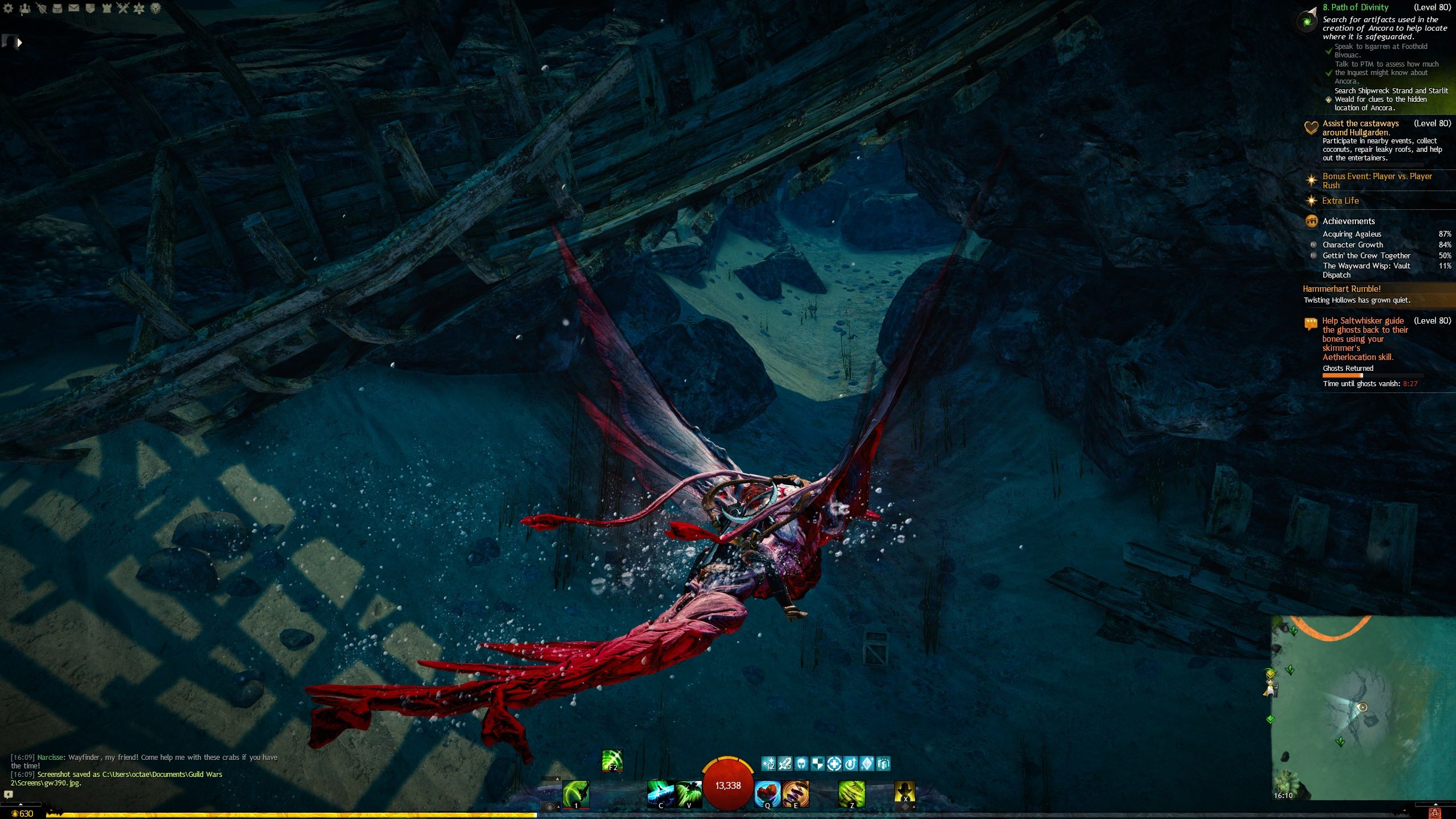Click the chat box message area

click(x=142, y=770)
